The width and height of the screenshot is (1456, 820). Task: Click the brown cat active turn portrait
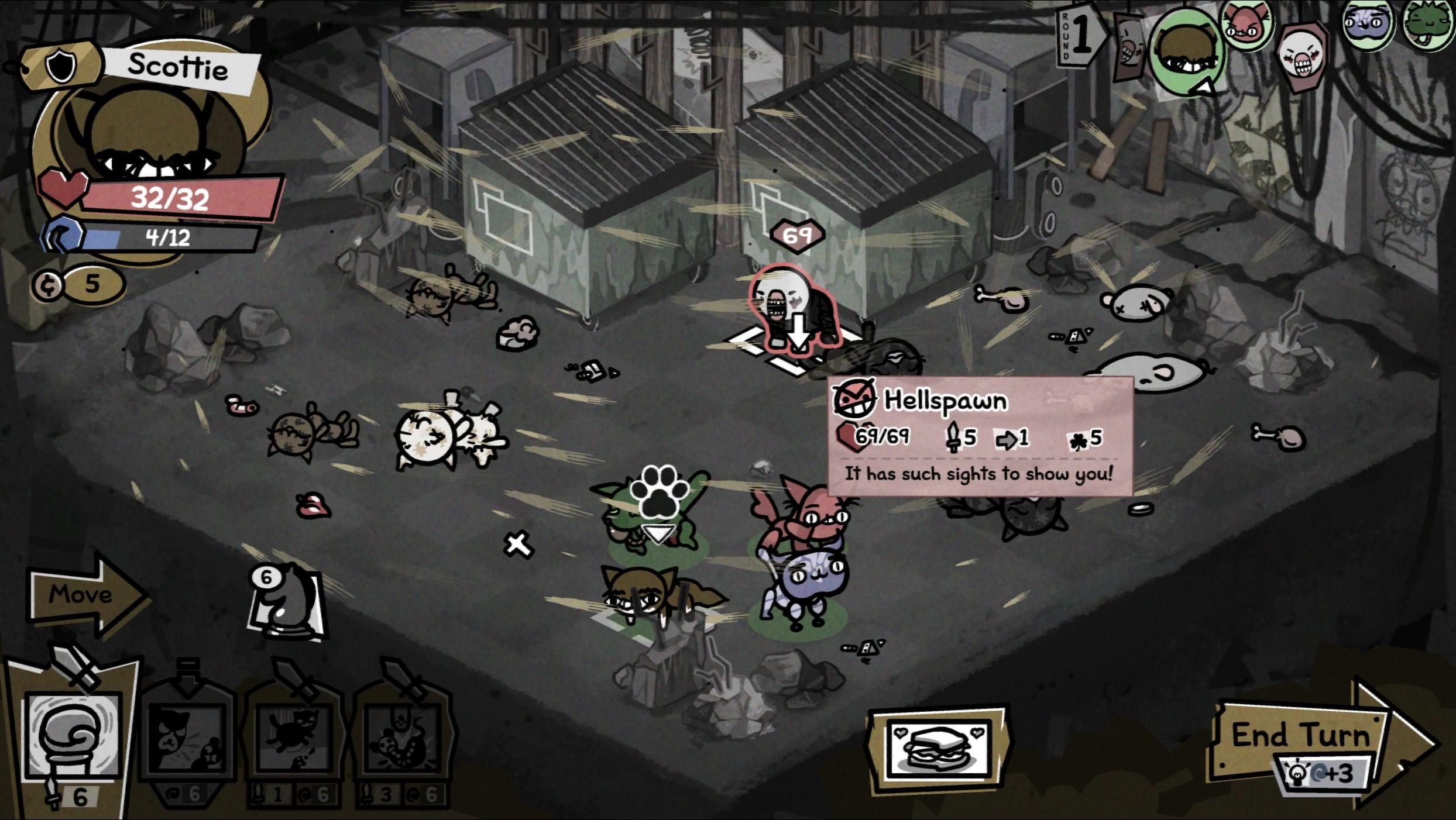[1185, 53]
